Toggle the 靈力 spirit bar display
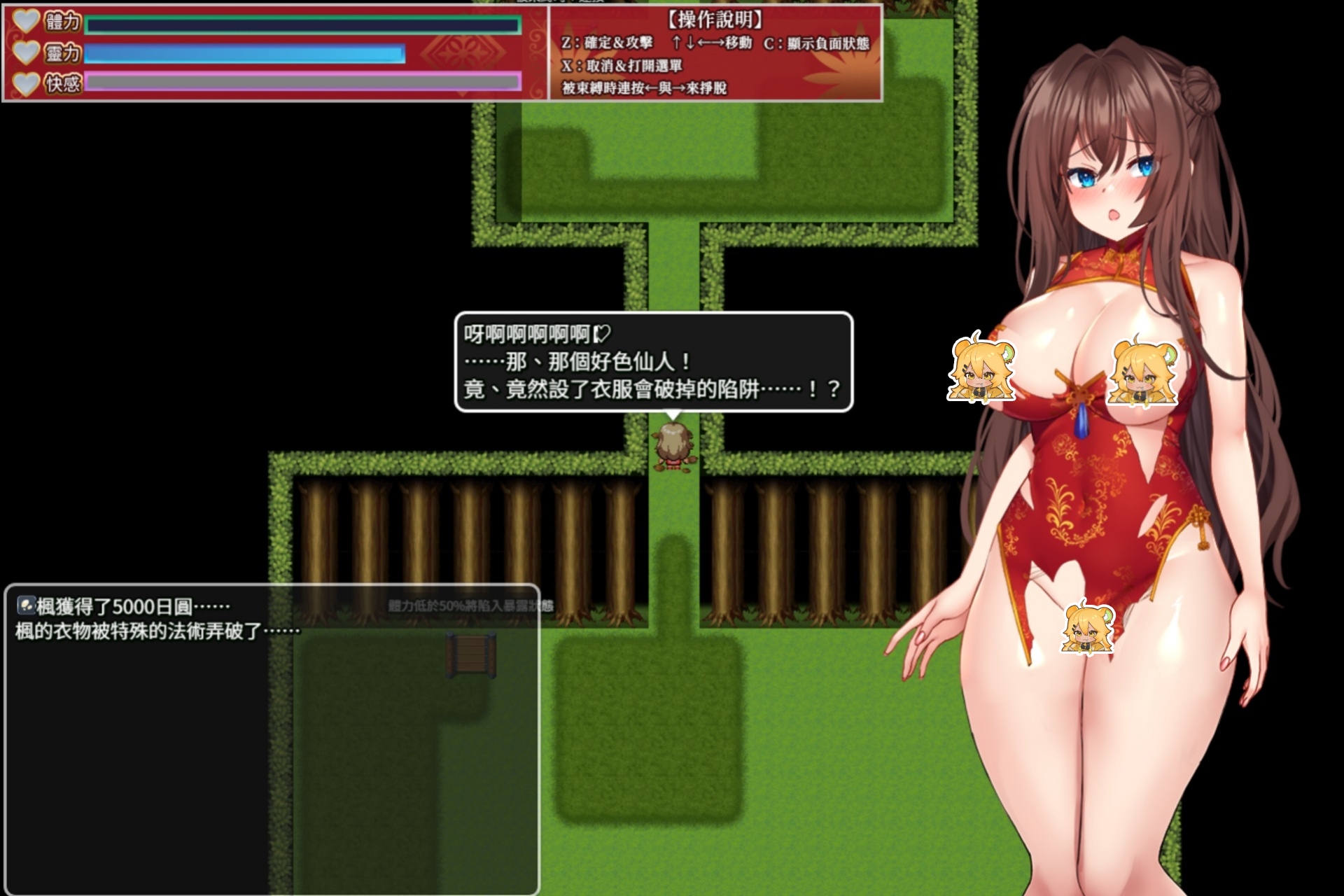Viewport: 1344px width, 896px height. (x=63, y=54)
